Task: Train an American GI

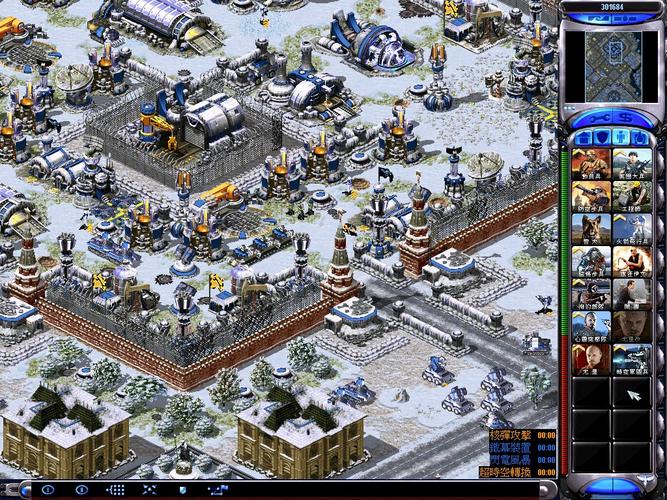Action: point(632,164)
